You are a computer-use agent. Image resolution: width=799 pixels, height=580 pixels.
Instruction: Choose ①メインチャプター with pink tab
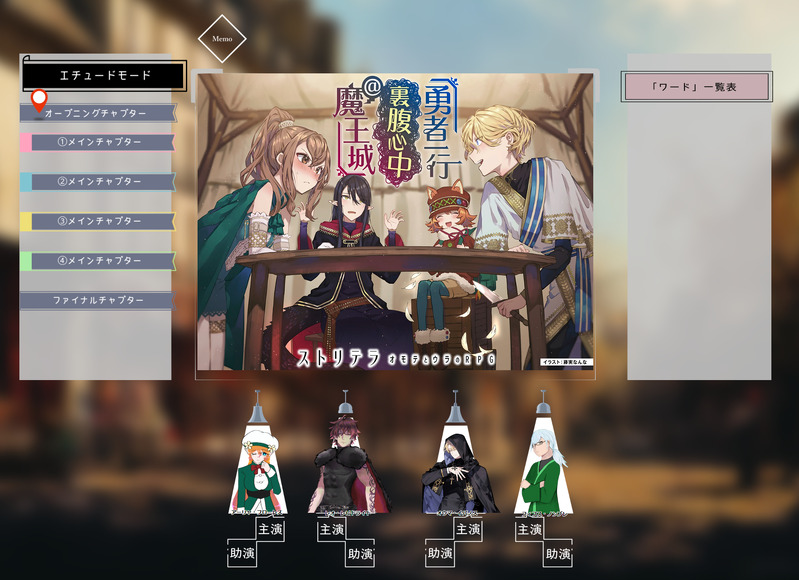[98, 142]
